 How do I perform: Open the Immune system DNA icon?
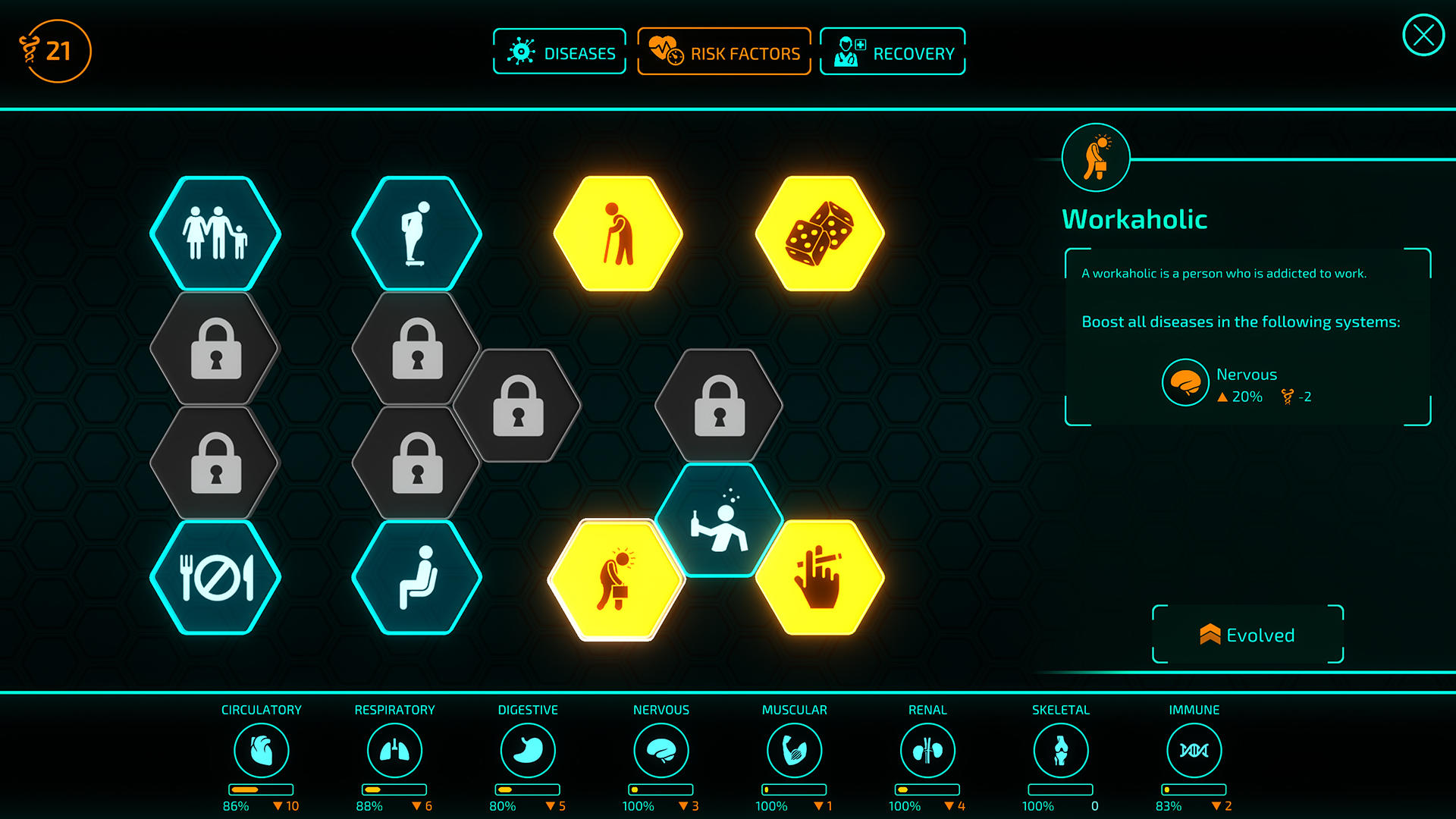(x=1194, y=749)
